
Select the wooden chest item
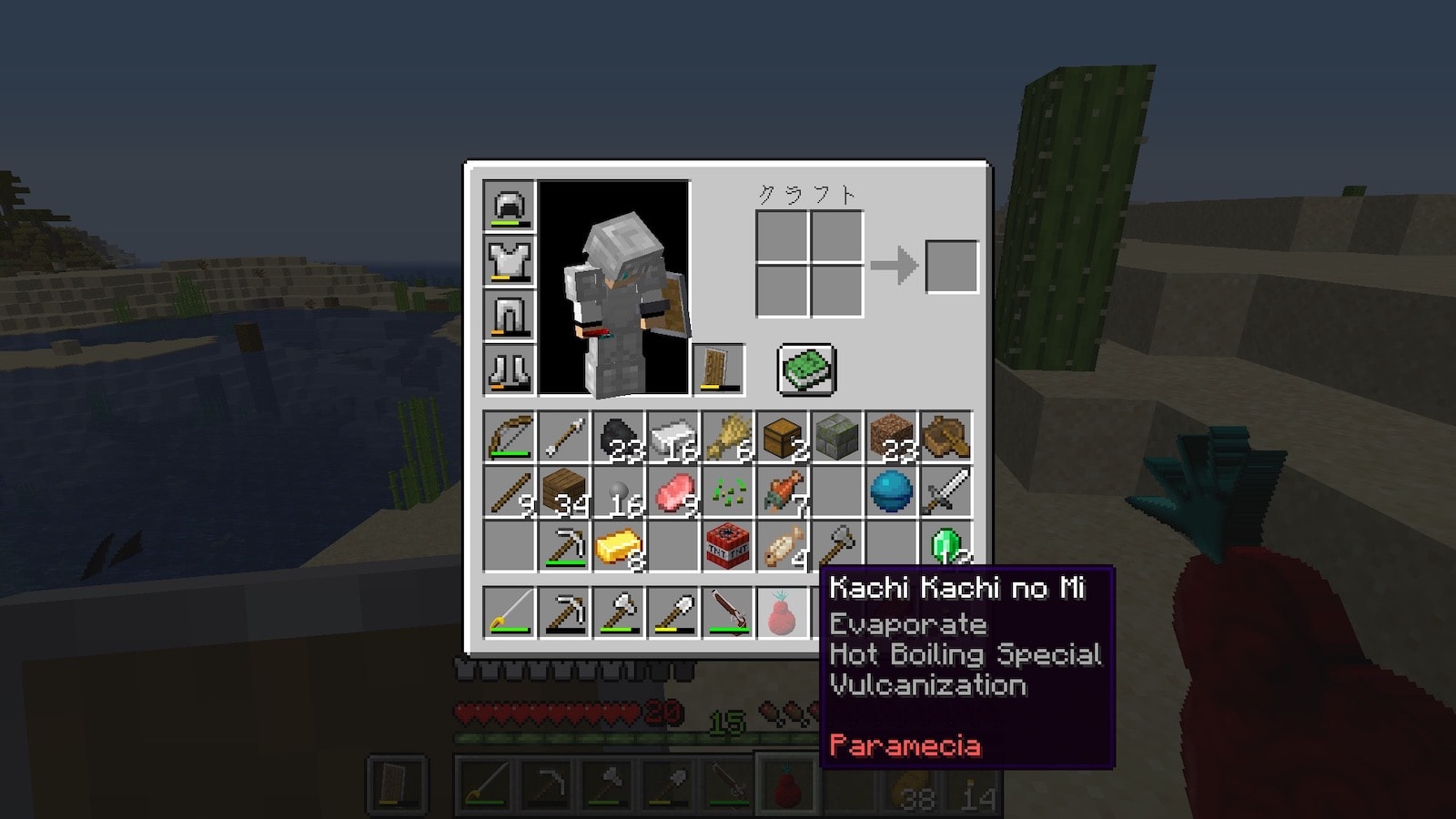click(x=783, y=438)
